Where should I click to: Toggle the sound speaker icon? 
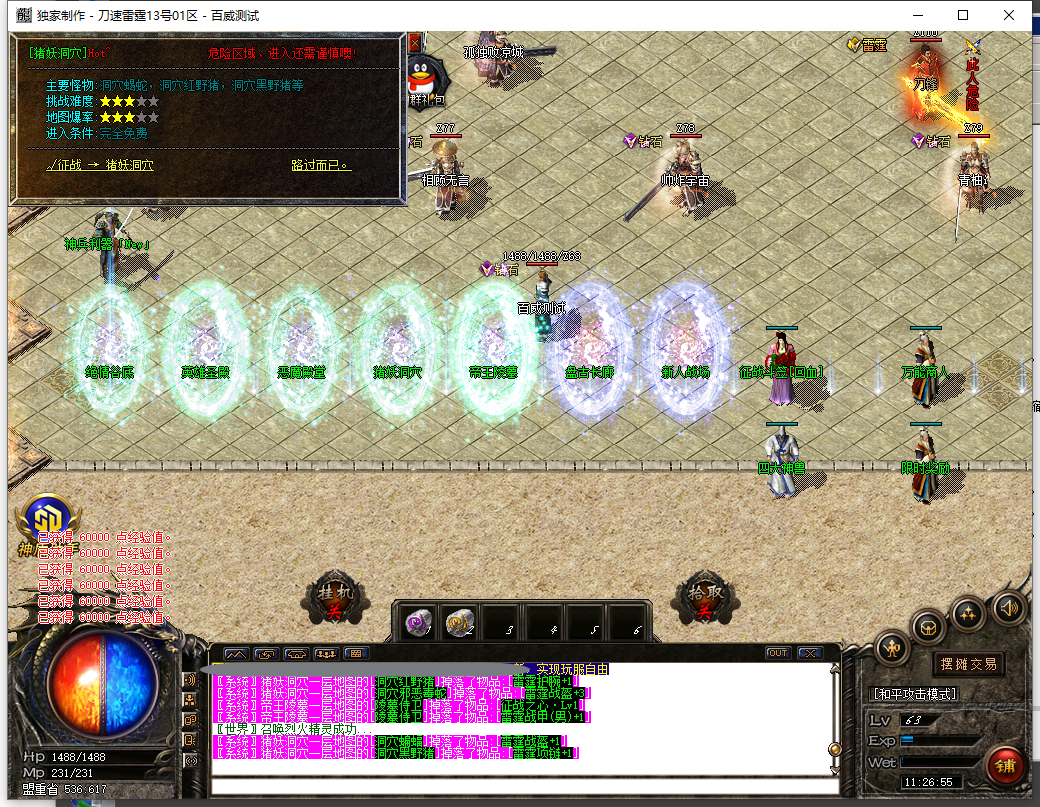tap(1009, 606)
